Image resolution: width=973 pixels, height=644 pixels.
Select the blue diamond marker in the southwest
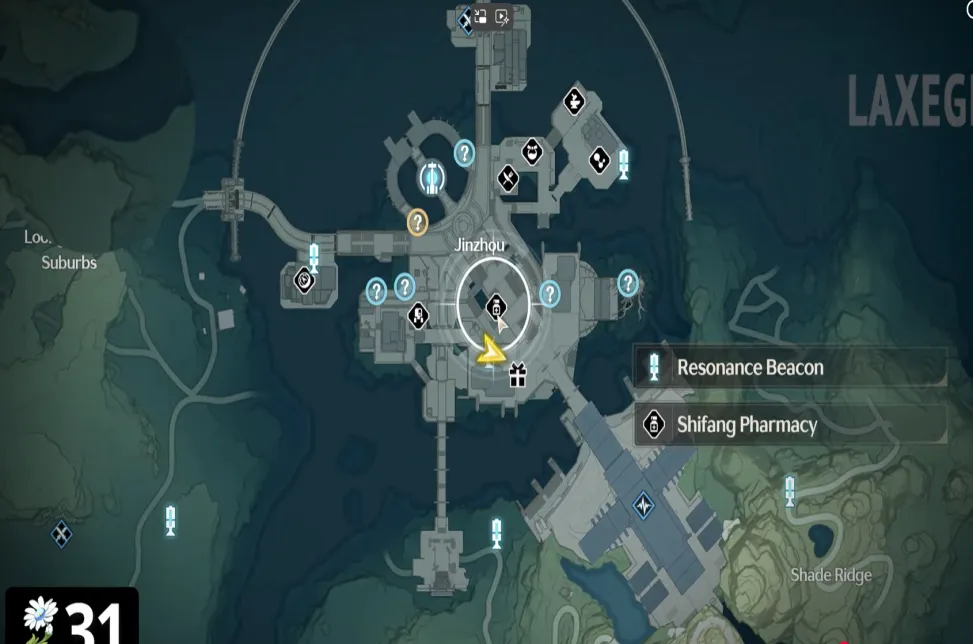coord(62,533)
